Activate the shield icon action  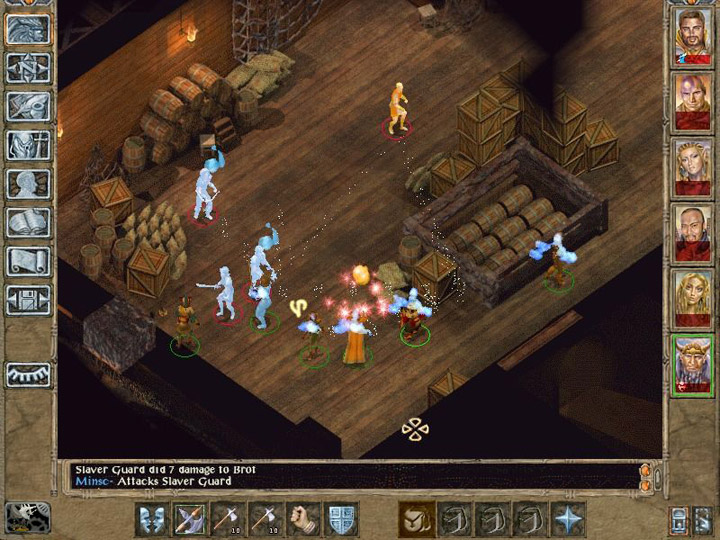[x=342, y=519]
